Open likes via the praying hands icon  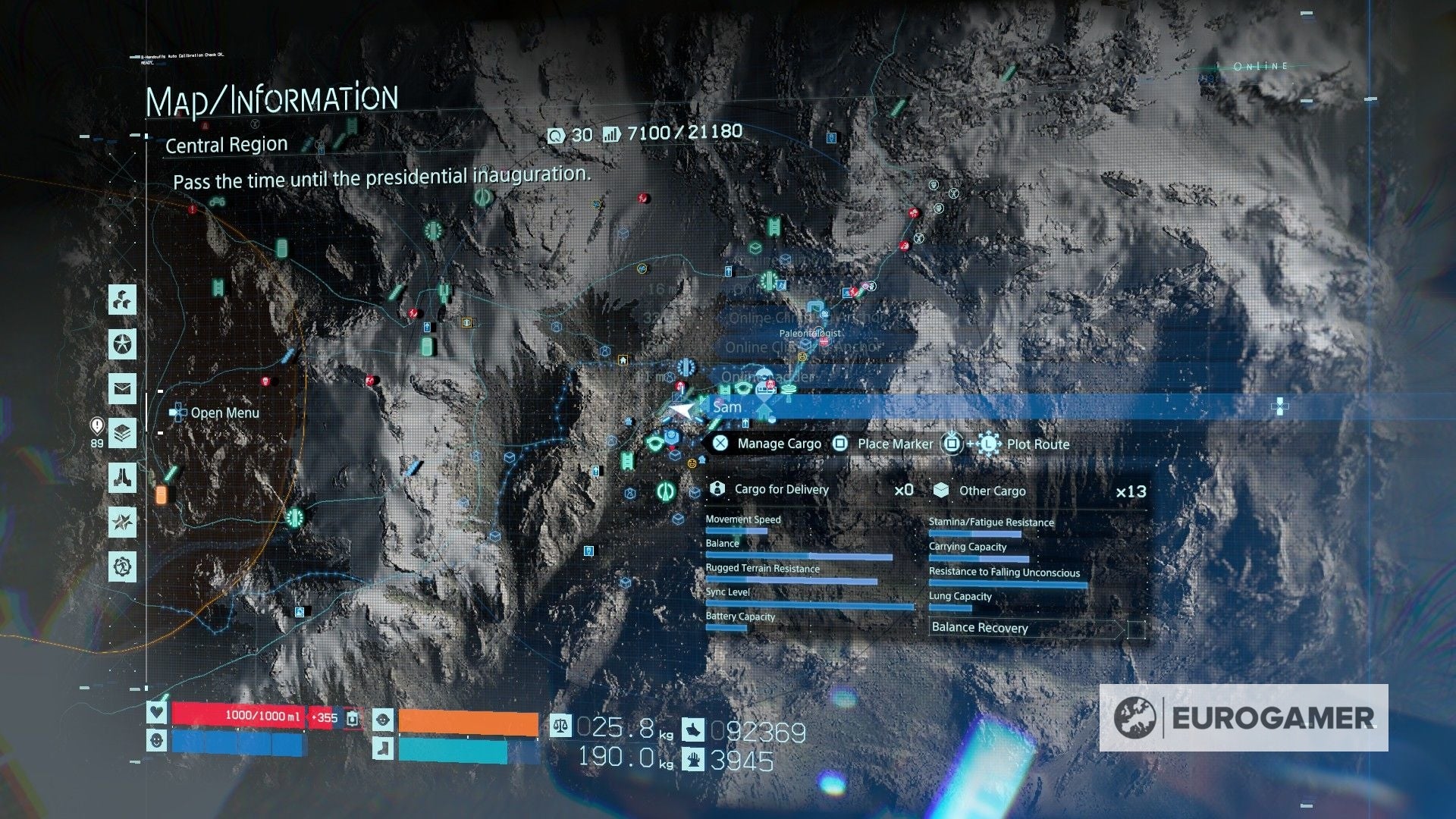[121, 477]
